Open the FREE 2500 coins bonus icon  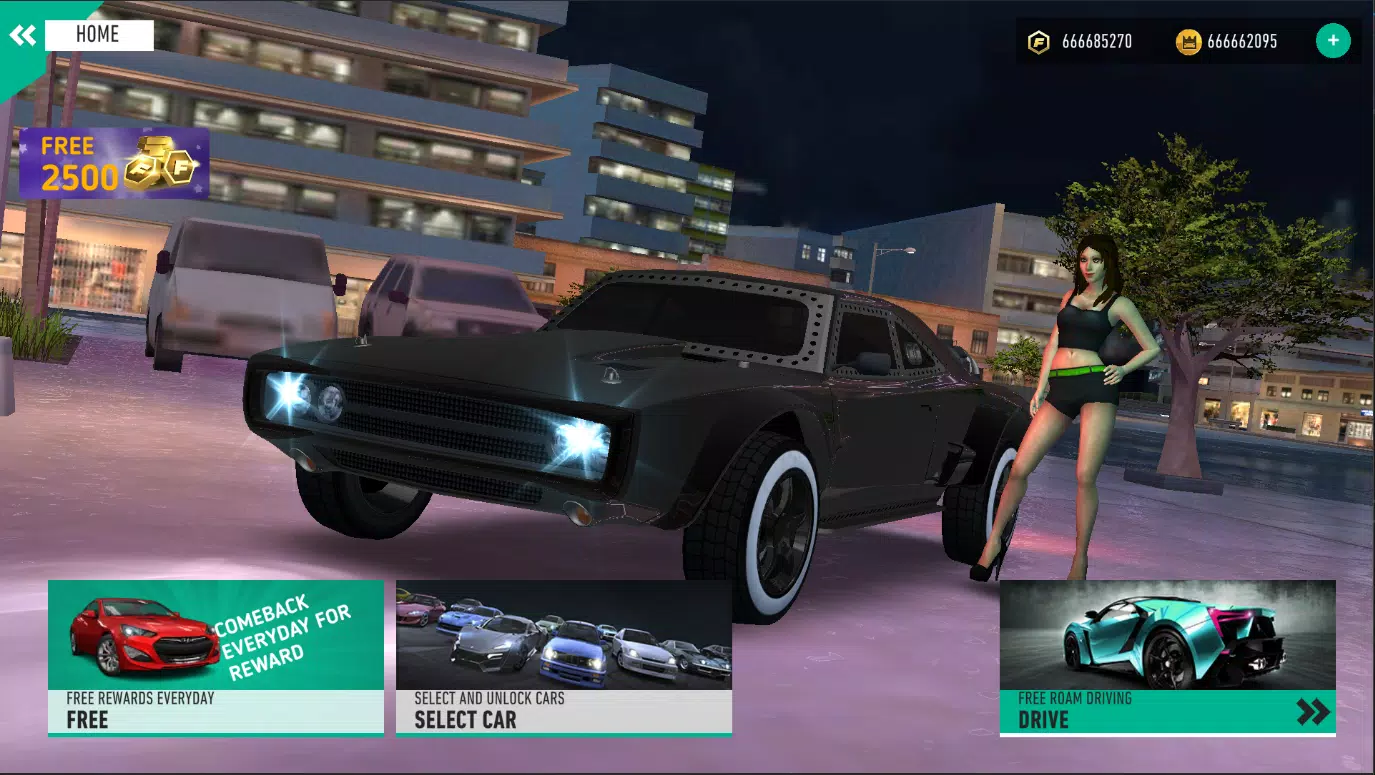[113, 161]
